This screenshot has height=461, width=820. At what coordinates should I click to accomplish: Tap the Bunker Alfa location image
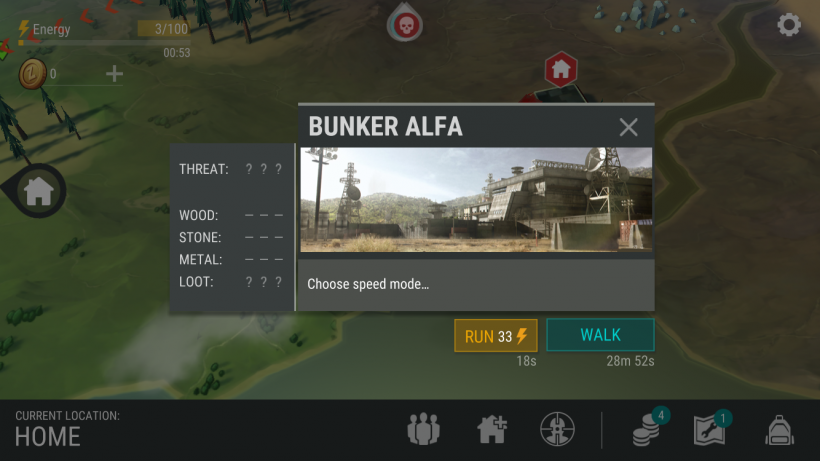point(476,200)
